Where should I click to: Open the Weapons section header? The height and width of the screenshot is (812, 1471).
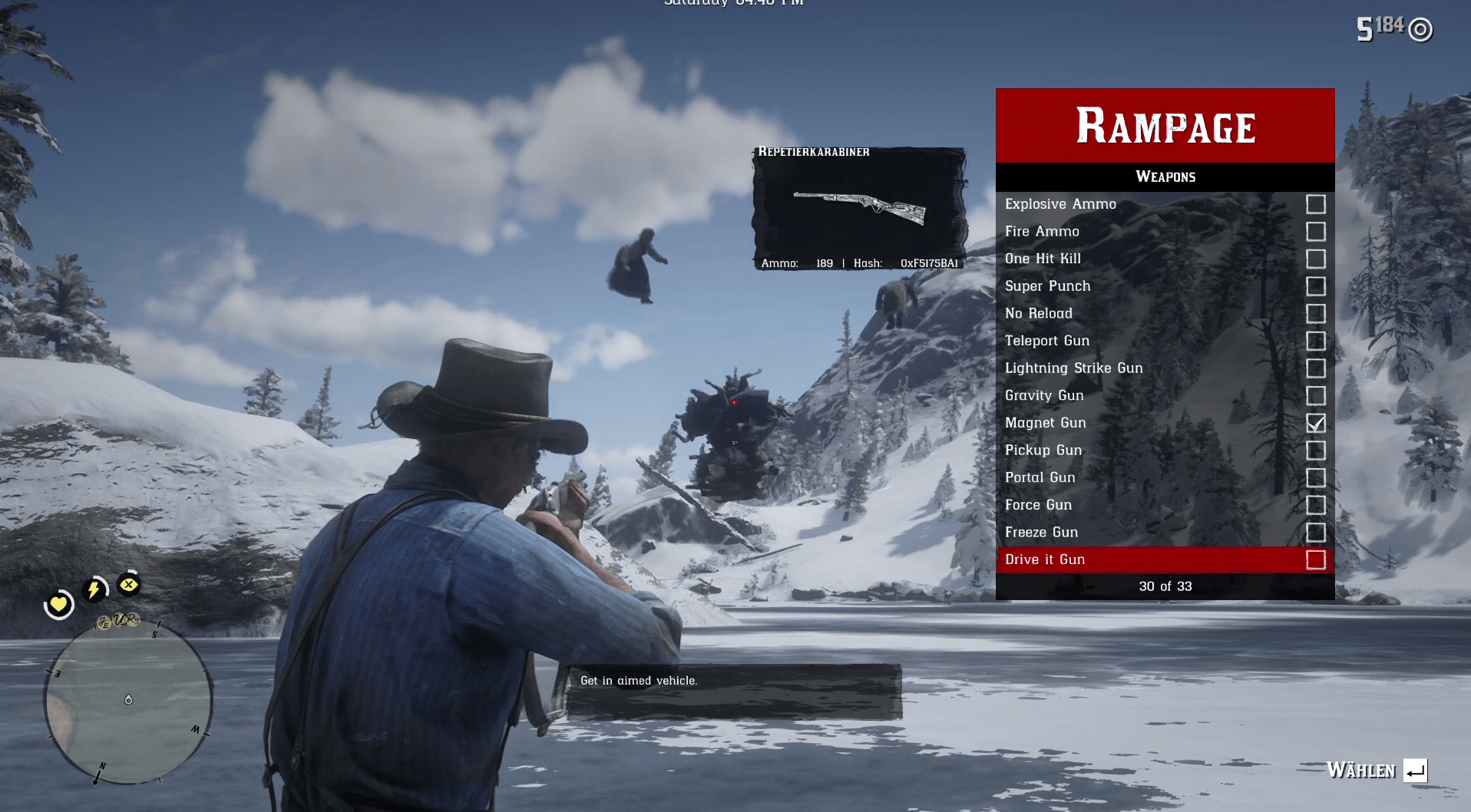pos(1164,176)
